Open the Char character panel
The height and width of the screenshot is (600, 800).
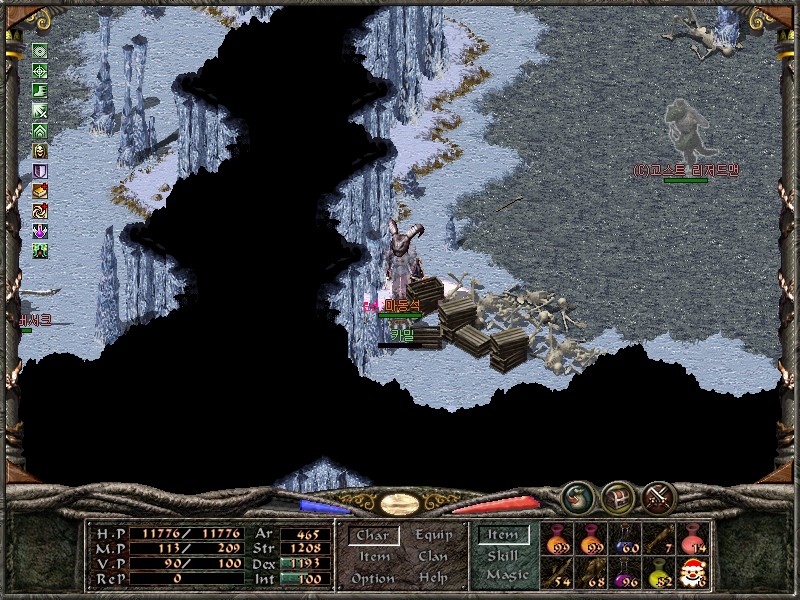click(x=373, y=536)
